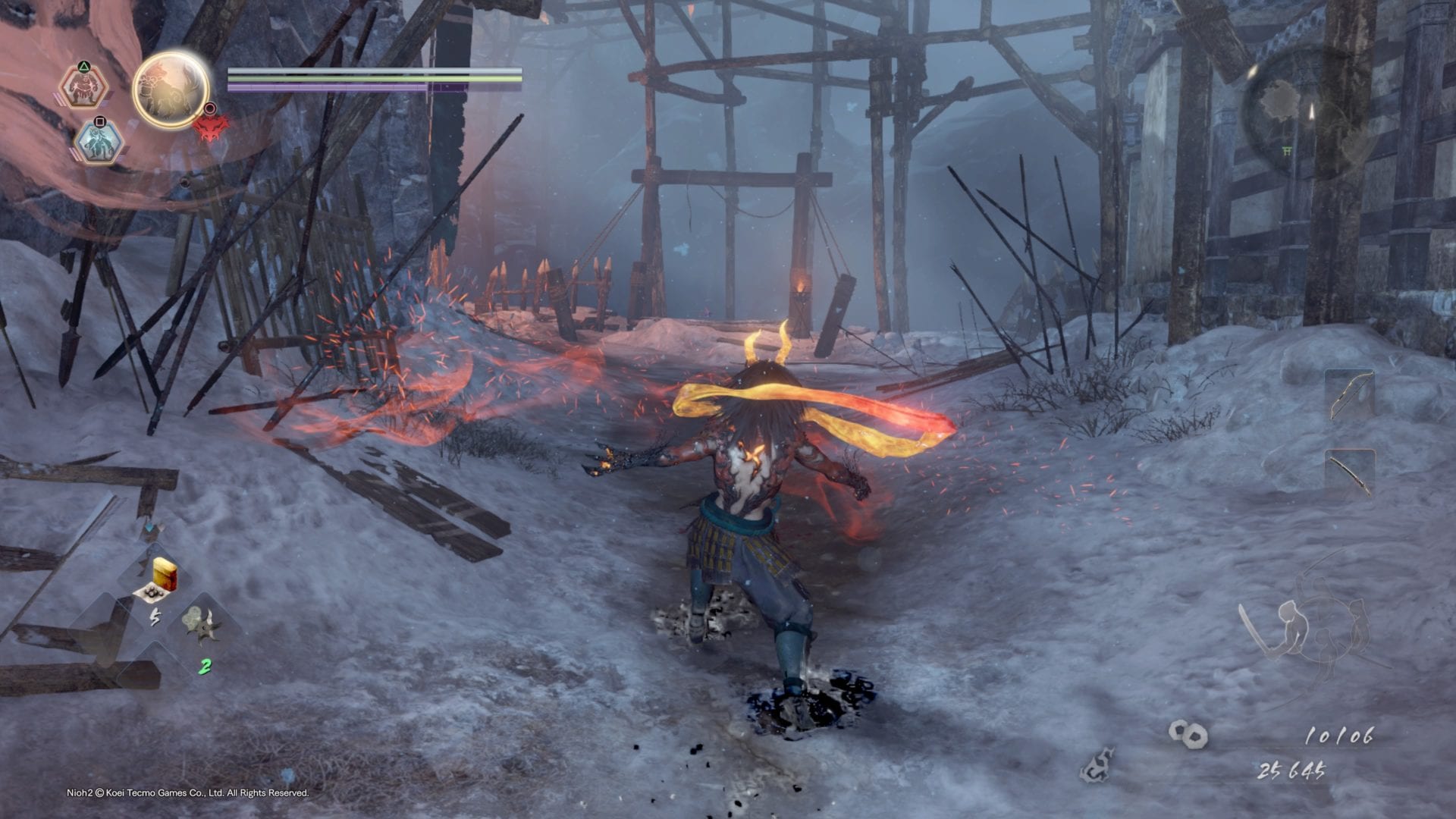
Task: Click the golden guardian spirit portrait
Action: [x=171, y=90]
